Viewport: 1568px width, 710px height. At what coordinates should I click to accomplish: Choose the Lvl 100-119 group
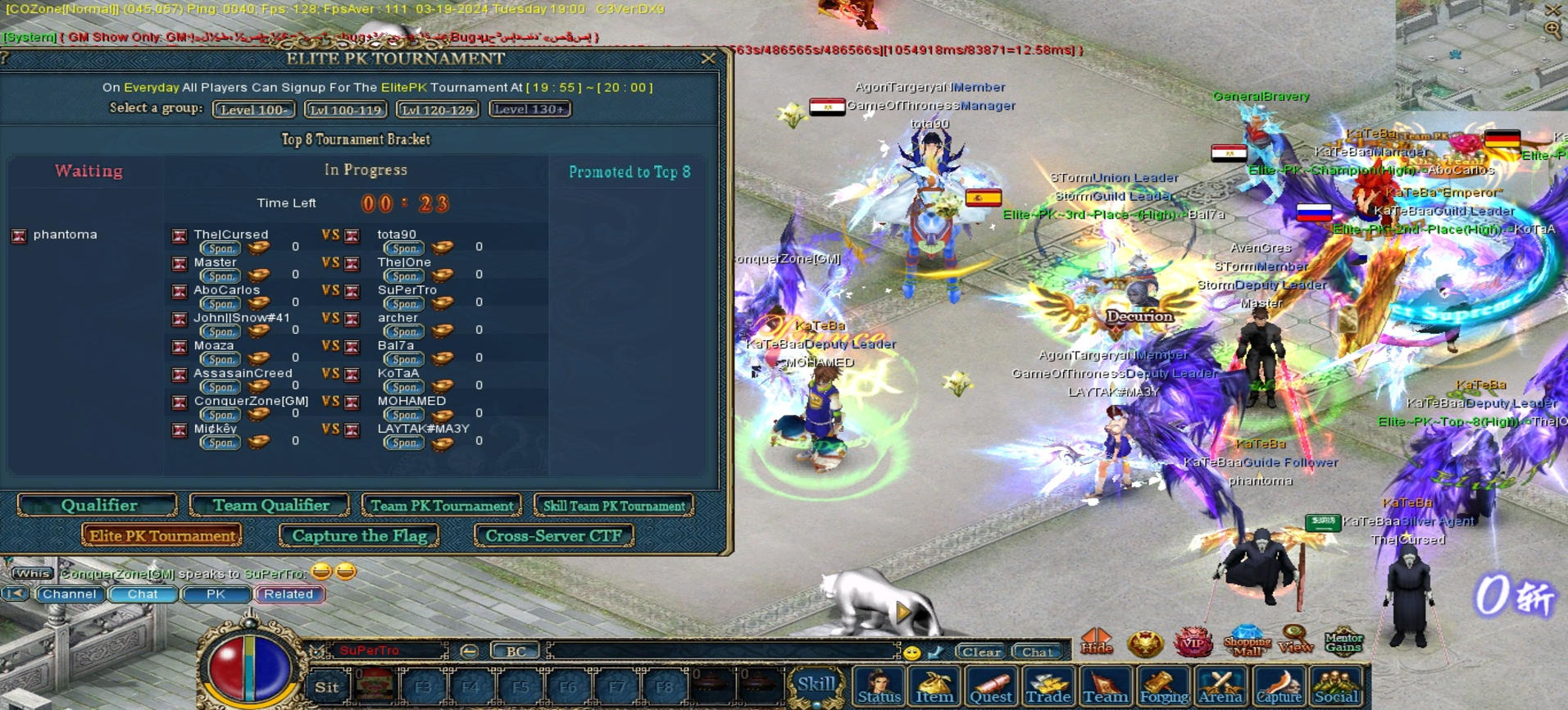click(x=346, y=109)
